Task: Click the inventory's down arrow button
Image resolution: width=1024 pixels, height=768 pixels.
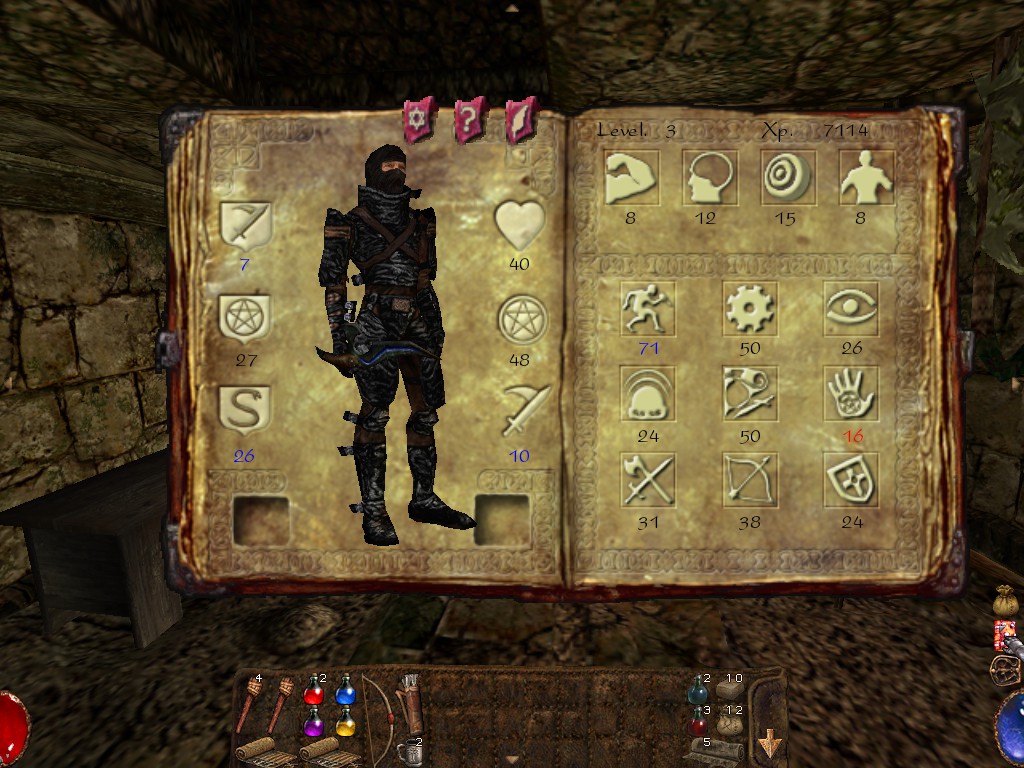Action: click(770, 745)
